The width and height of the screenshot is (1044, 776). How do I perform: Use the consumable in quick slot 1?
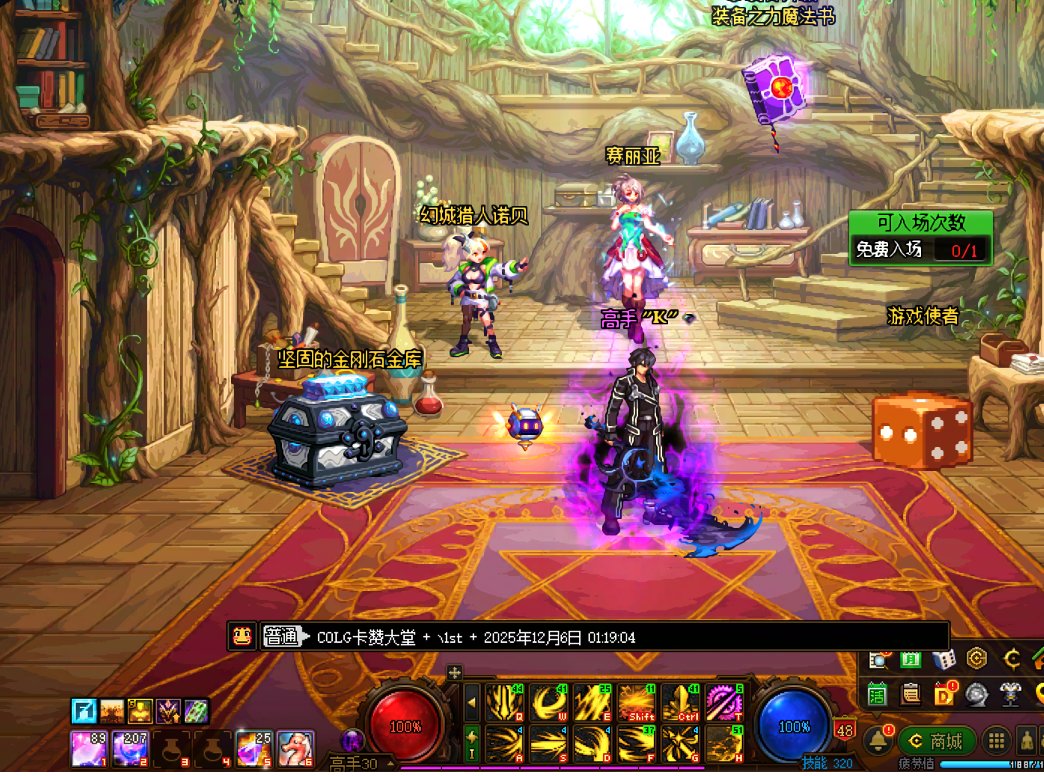pyautogui.click(x=90, y=748)
